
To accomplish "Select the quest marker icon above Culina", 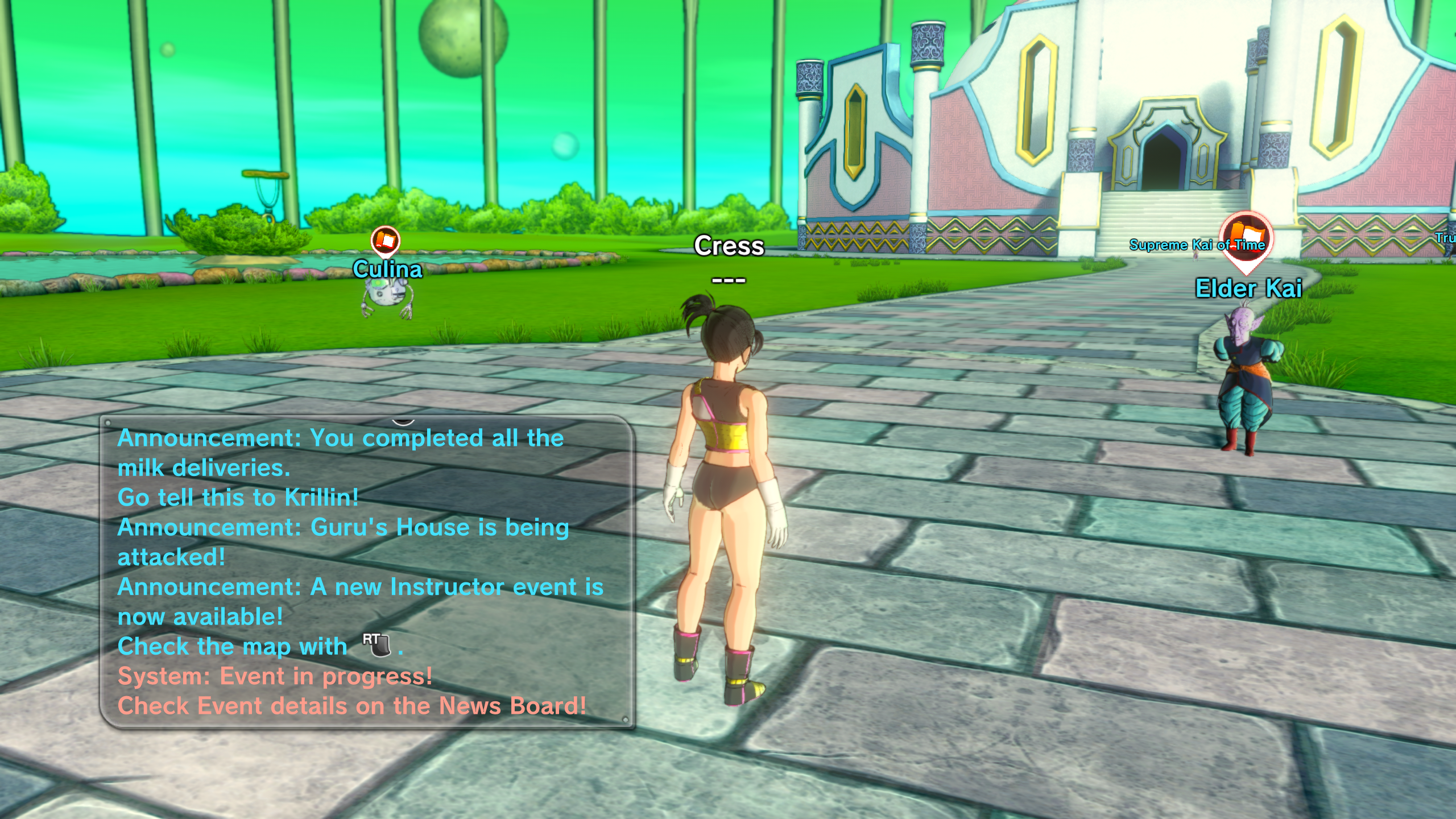I will point(386,241).
